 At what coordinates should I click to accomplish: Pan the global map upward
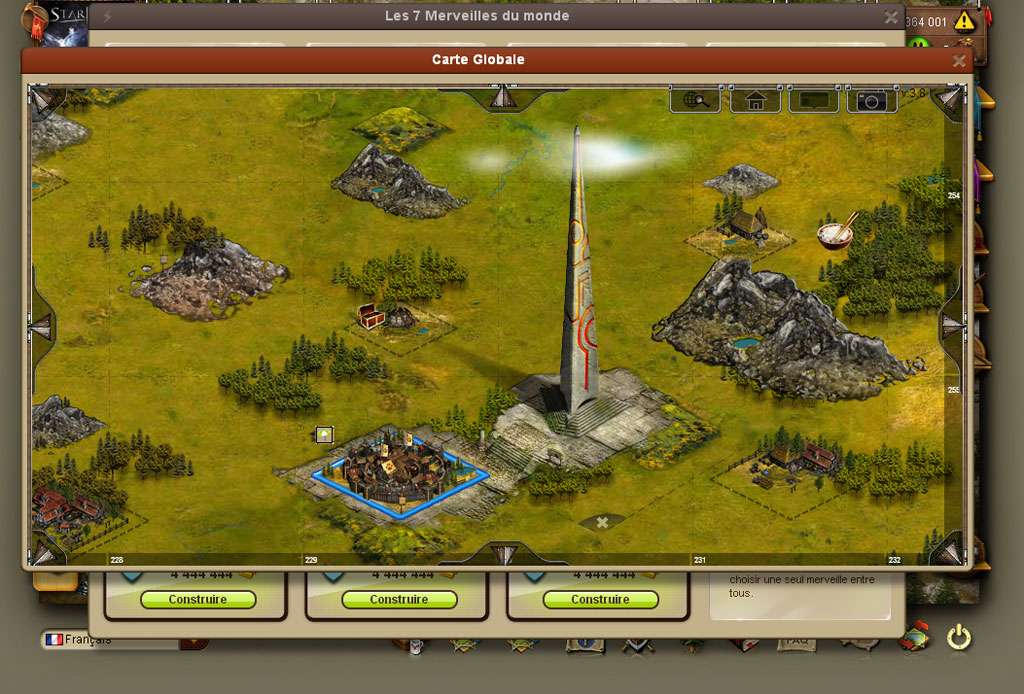coord(501,97)
